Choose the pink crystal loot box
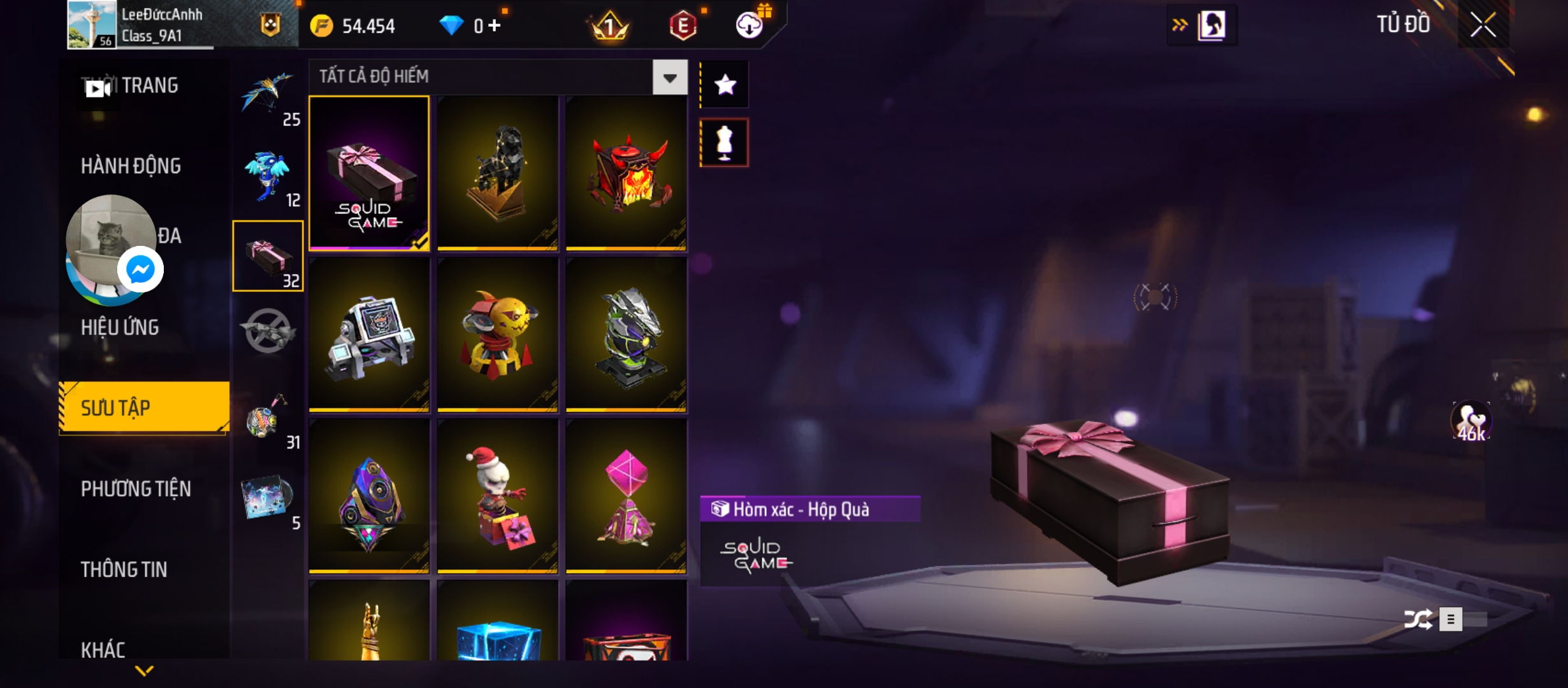The width and height of the screenshot is (1568, 688). click(627, 496)
